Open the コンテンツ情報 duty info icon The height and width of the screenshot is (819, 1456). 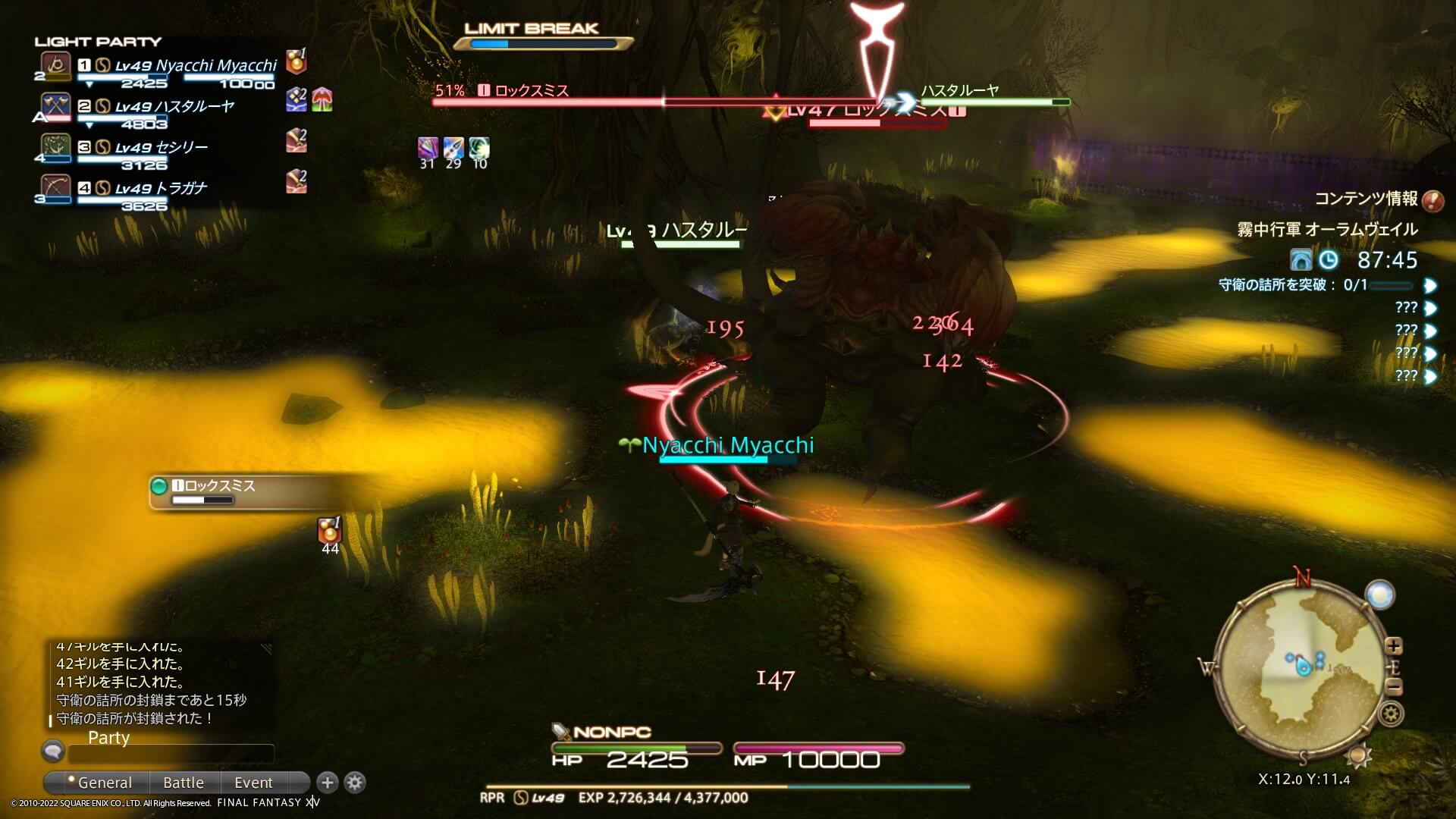(x=1432, y=200)
